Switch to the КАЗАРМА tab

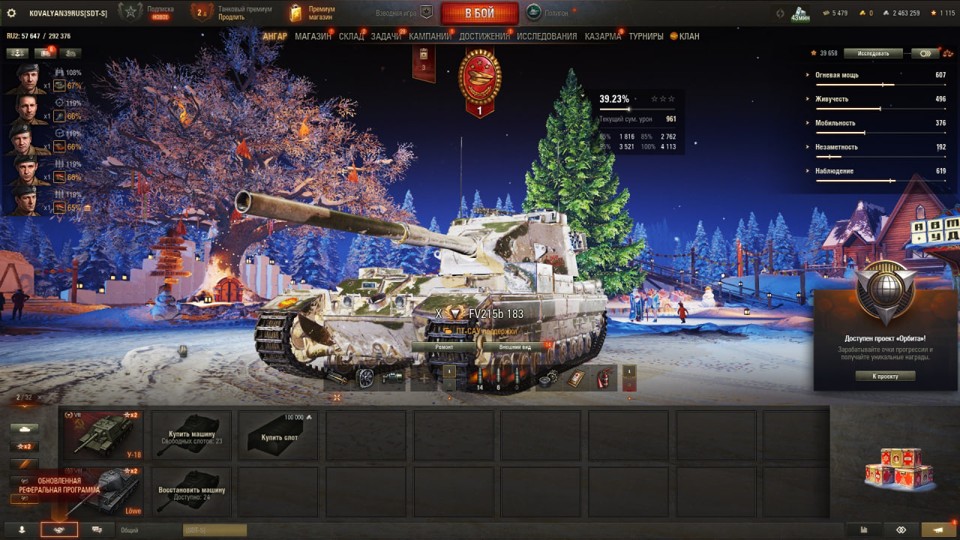click(x=602, y=36)
